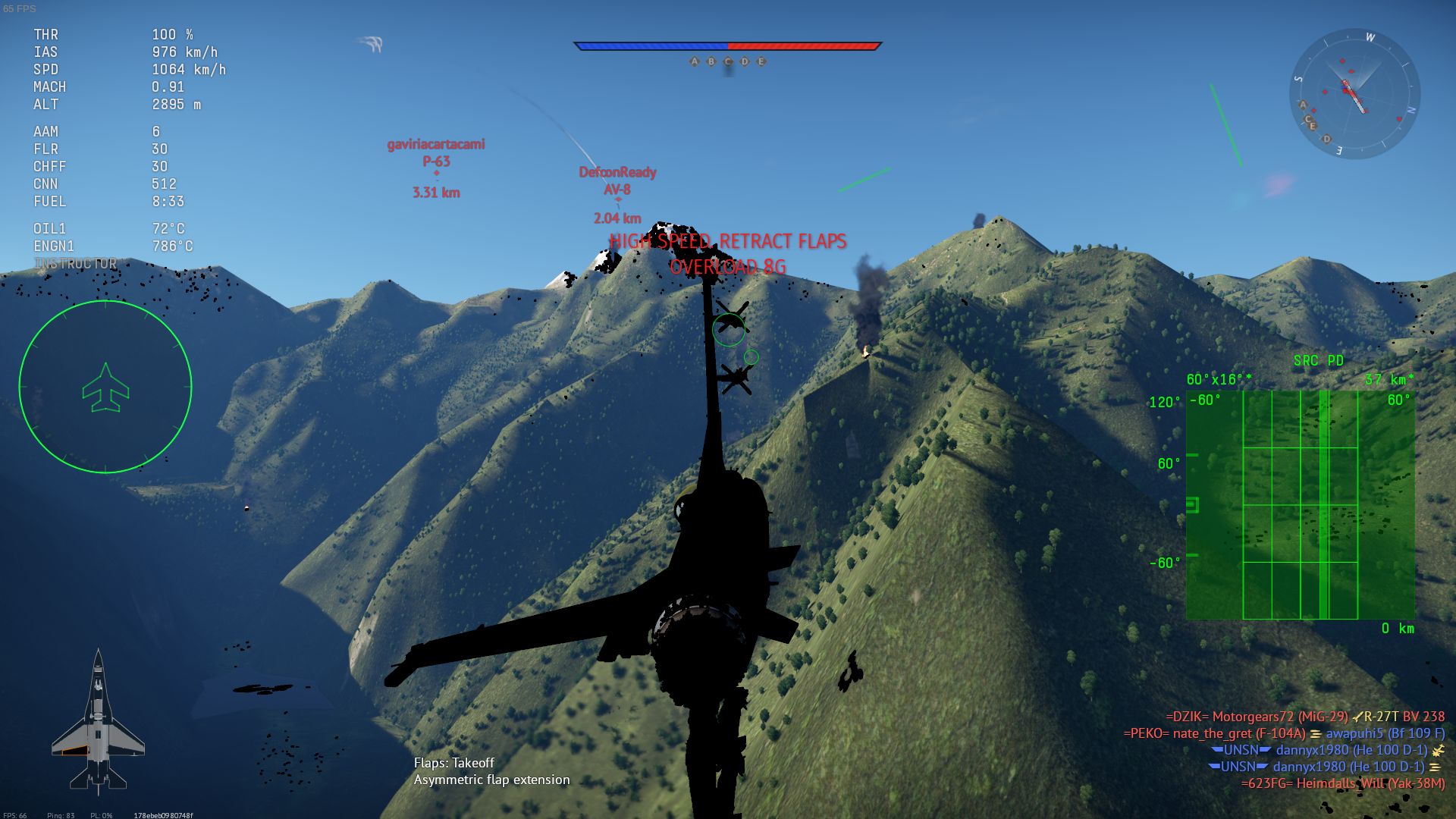Screen dimensions: 1456x819
Task: Click DefconReady AV-8 target label
Action: click(x=617, y=180)
